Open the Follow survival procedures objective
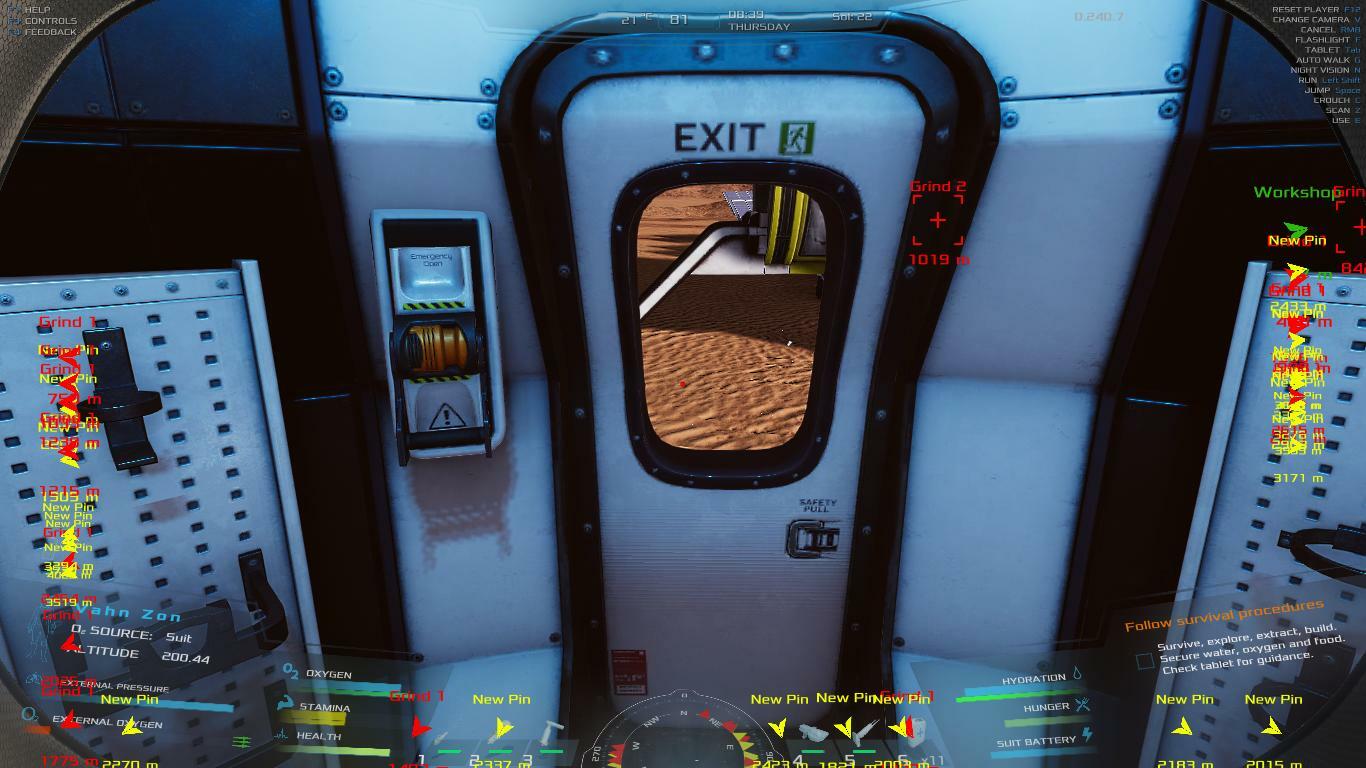Image resolution: width=1366 pixels, height=768 pixels. click(1223, 616)
